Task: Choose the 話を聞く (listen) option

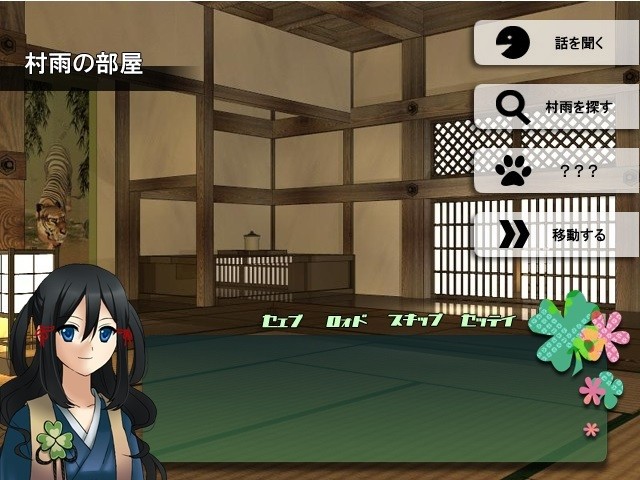Action: pos(556,43)
